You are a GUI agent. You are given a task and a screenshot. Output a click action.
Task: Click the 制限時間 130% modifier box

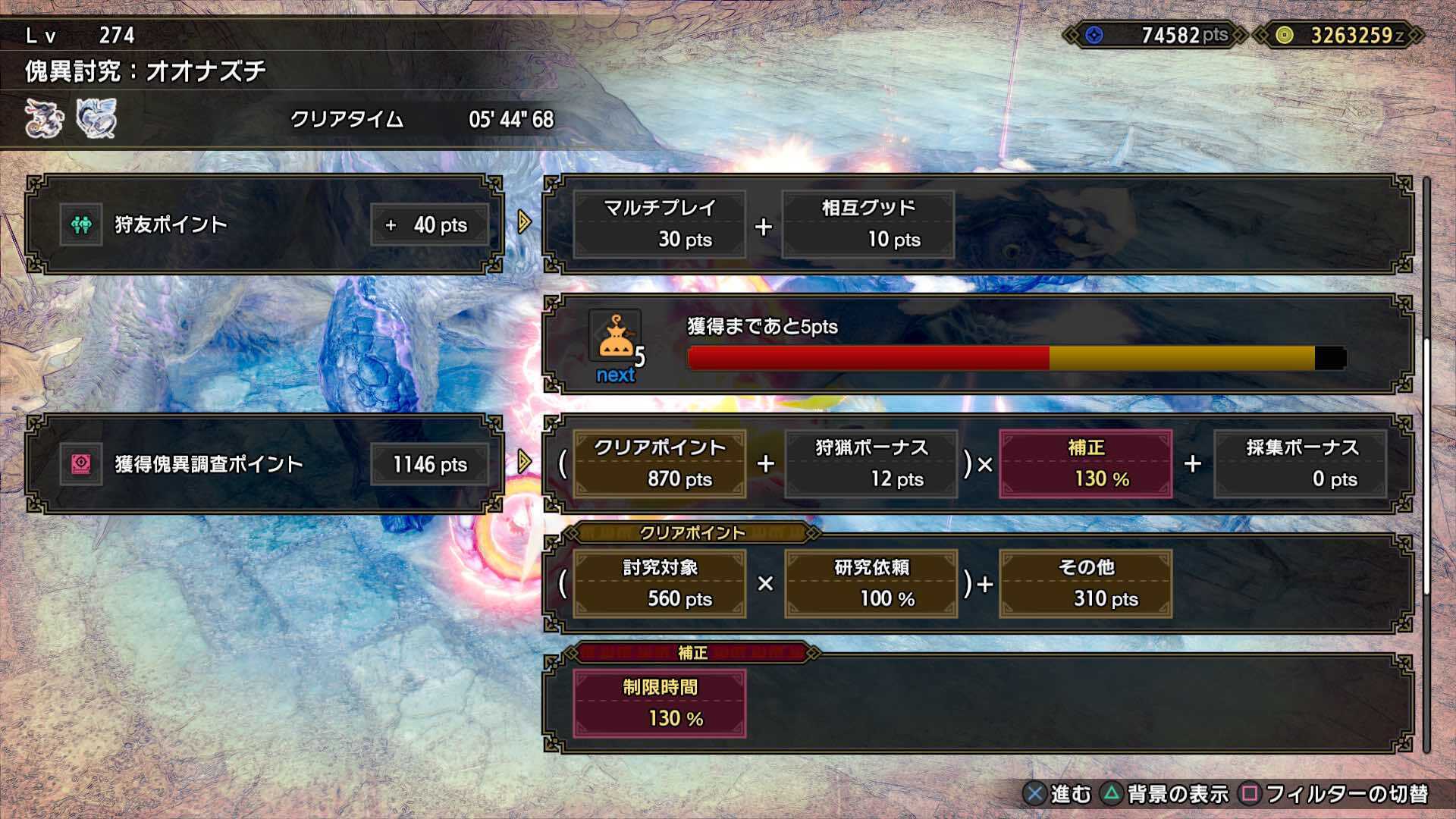pos(660,703)
